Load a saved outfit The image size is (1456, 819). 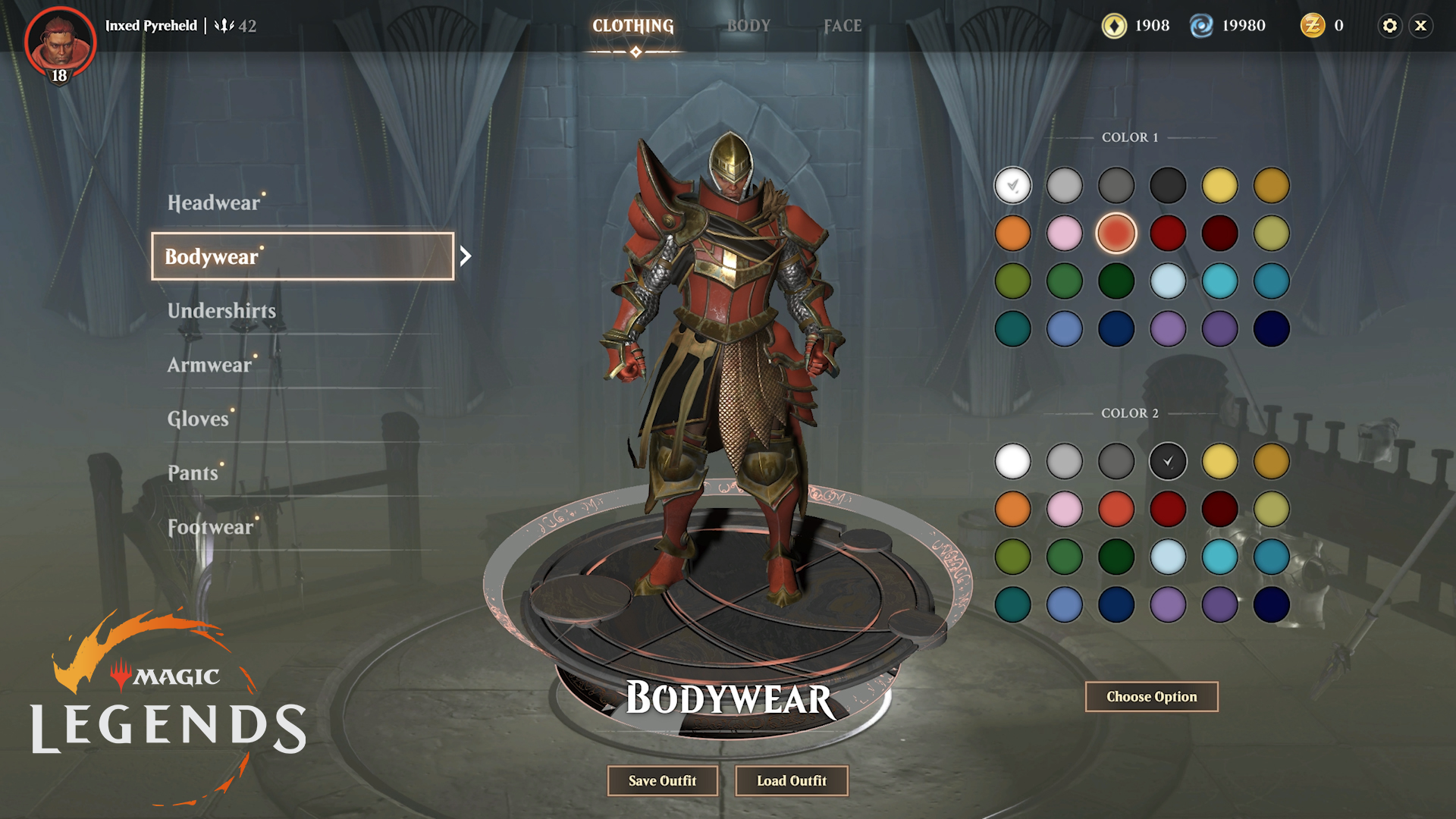(x=792, y=780)
